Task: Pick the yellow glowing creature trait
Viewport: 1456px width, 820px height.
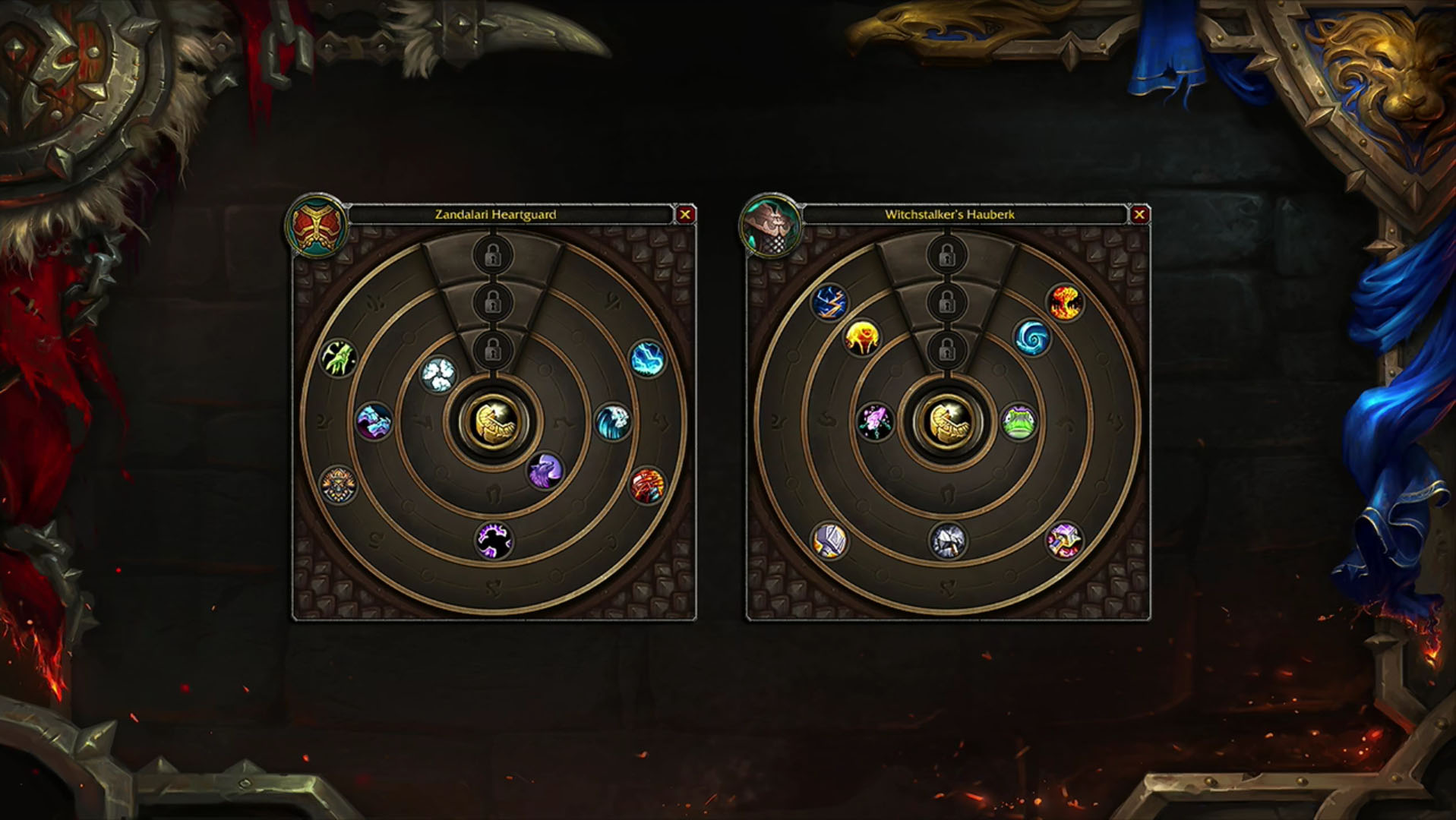Action: tap(862, 337)
